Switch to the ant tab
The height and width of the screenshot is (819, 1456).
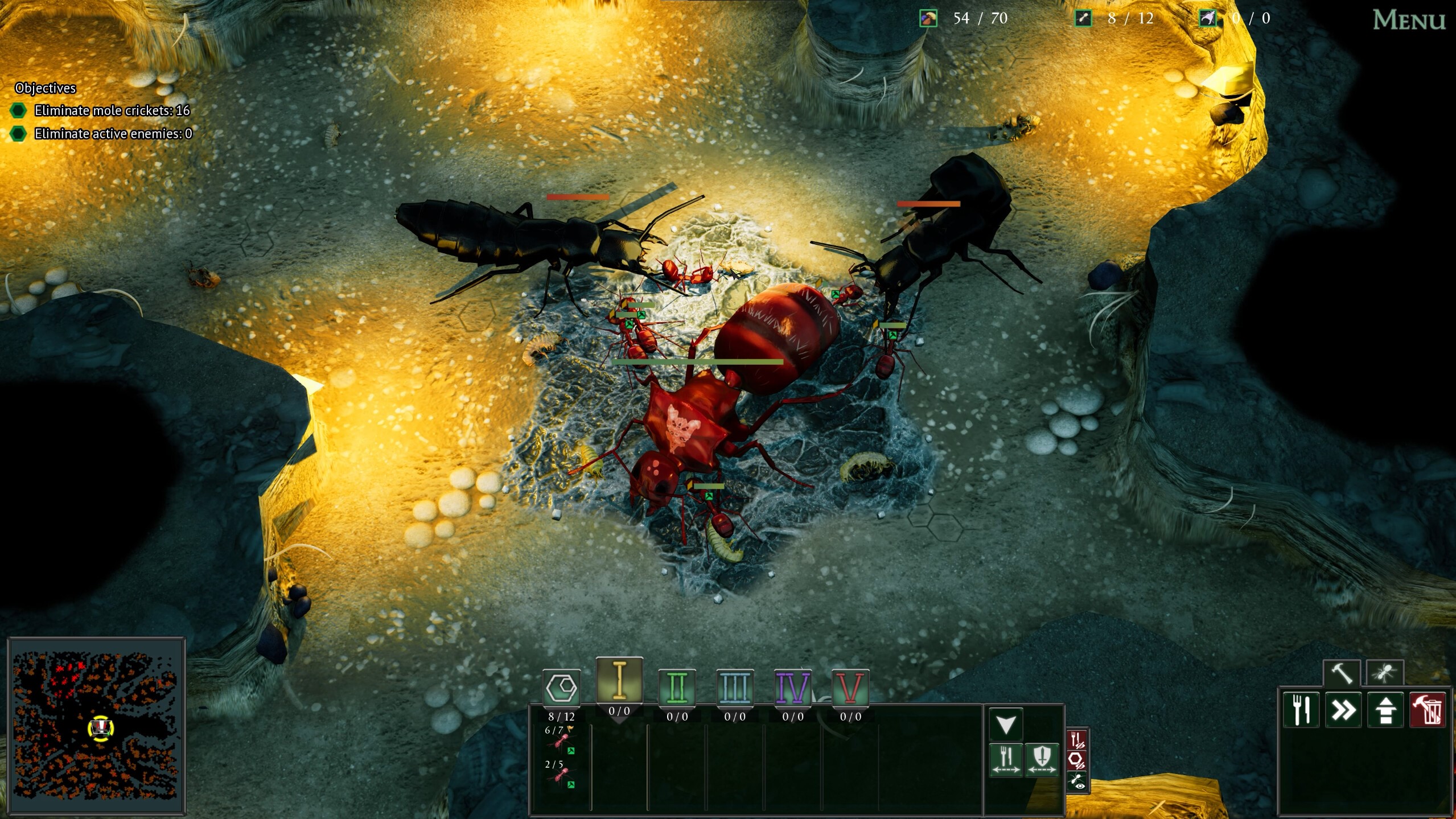coord(1385,673)
